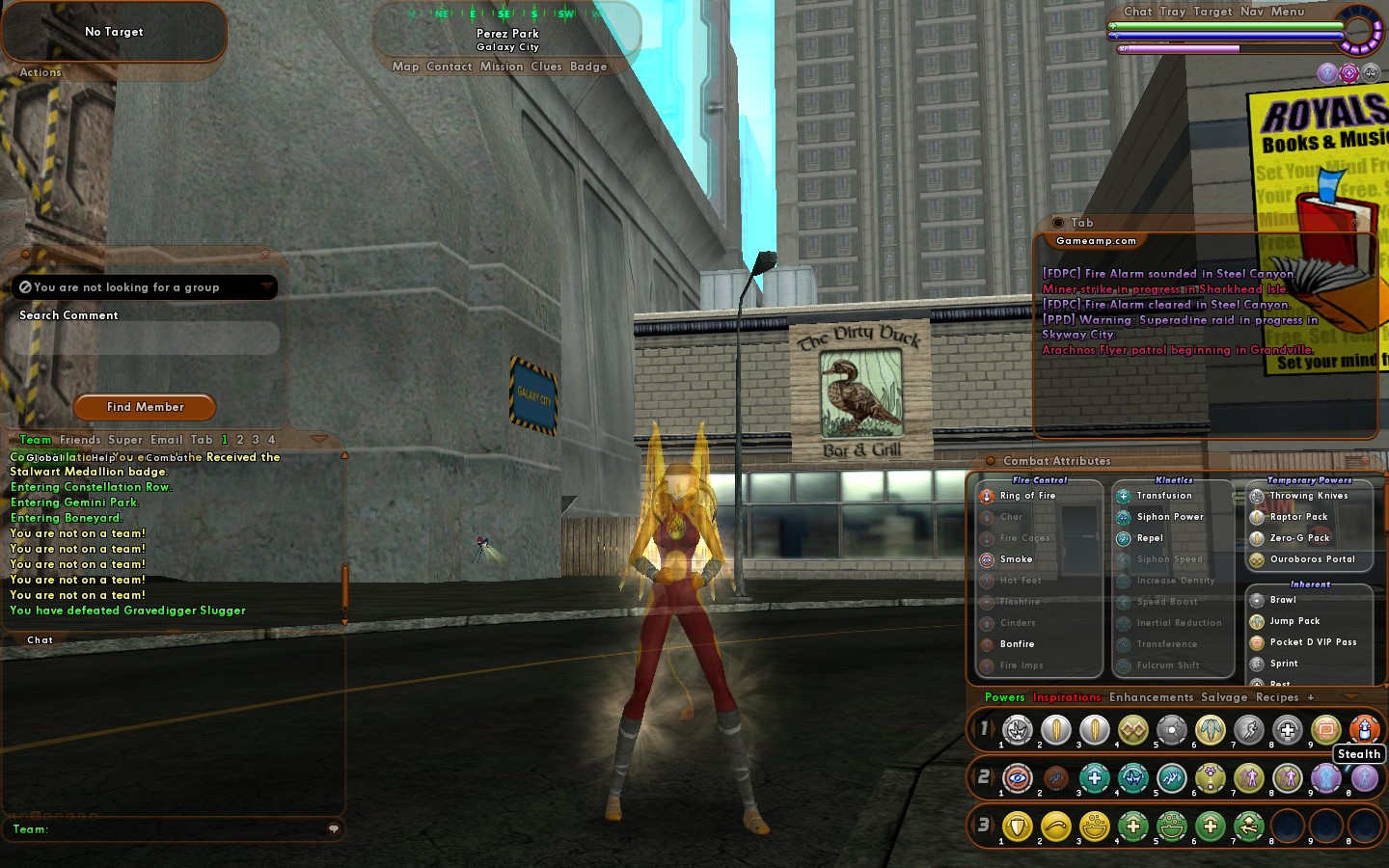This screenshot has width=1389, height=868.
Task: Open the top-right Menu option
Action: pyautogui.click(x=1287, y=12)
